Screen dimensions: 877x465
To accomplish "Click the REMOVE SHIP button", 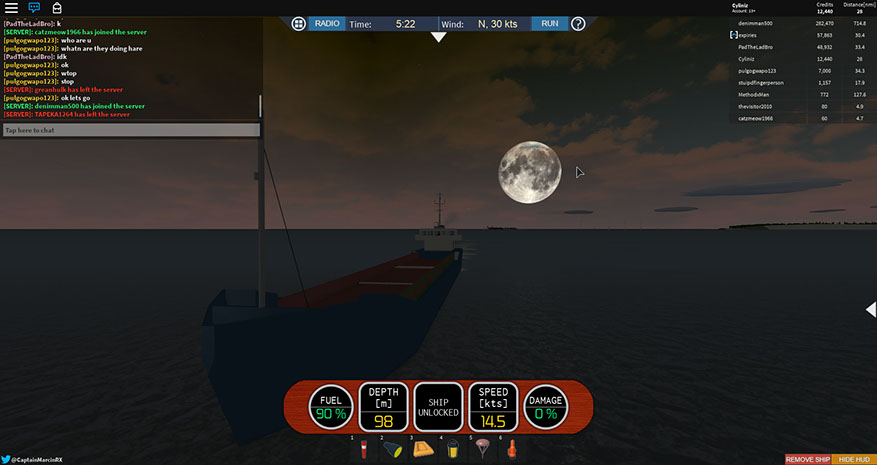I will 807,459.
